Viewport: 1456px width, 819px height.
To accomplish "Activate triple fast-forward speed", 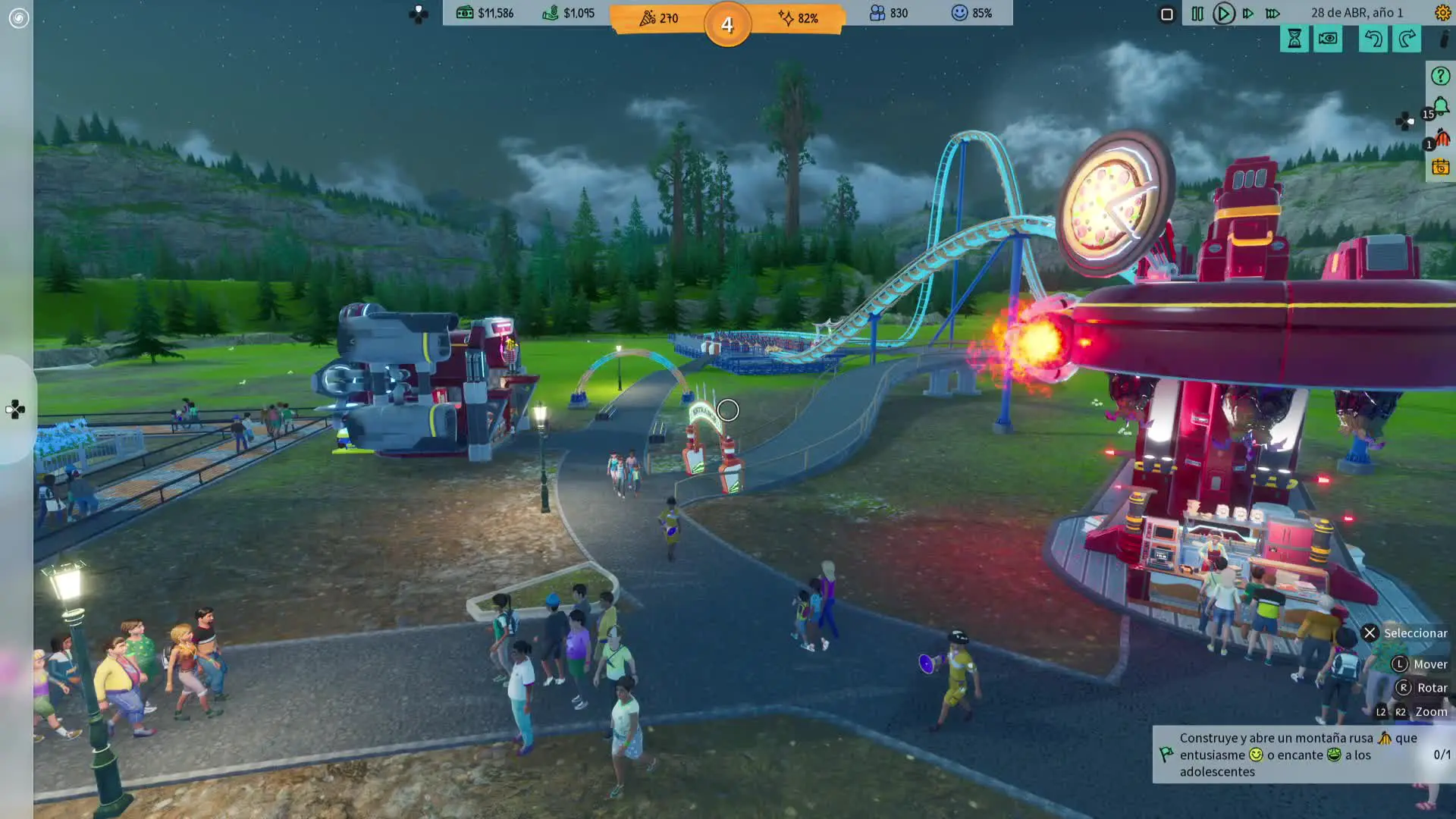I will point(1273,14).
